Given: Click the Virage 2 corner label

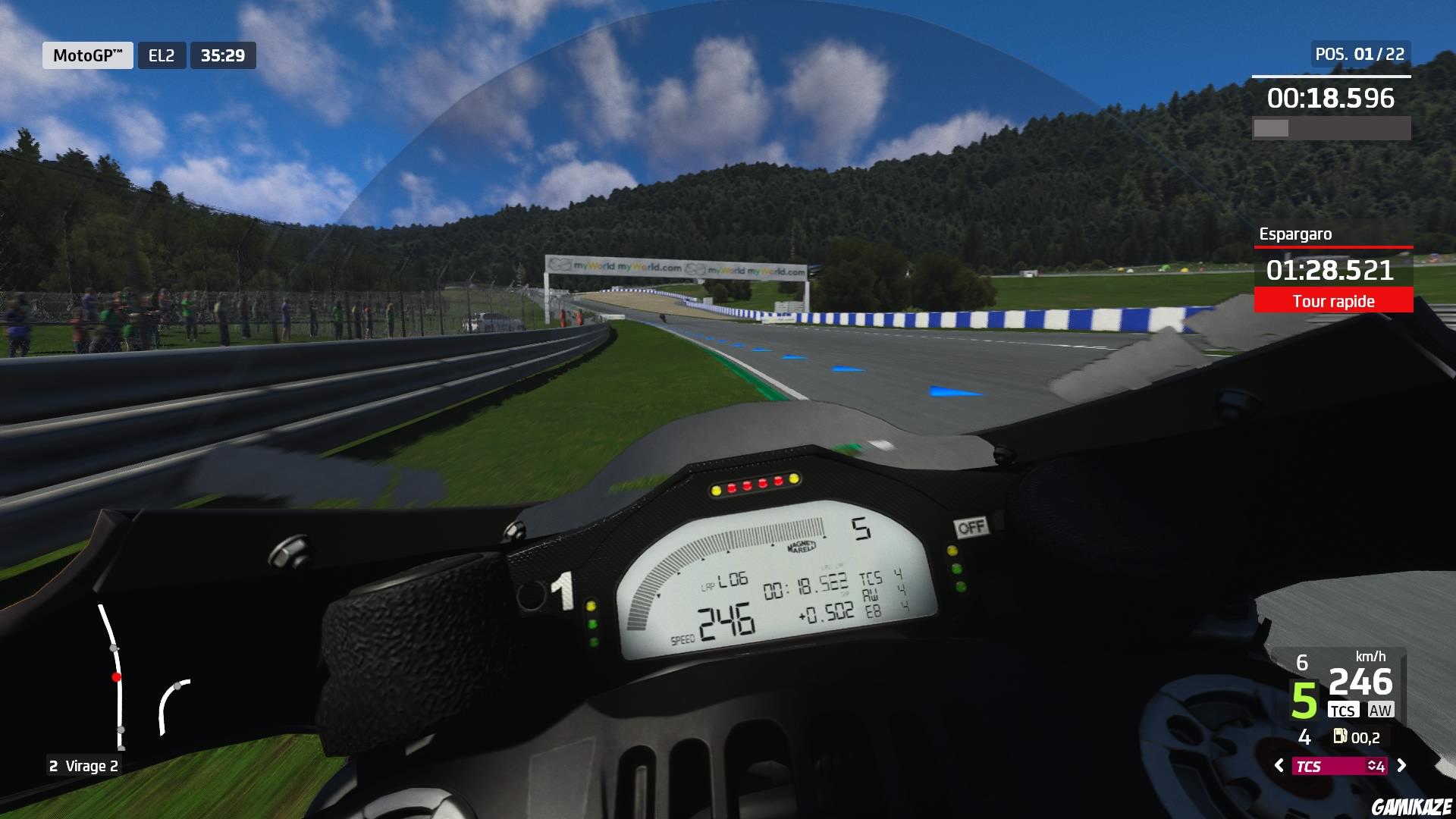Looking at the screenshot, I should tap(83, 767).
